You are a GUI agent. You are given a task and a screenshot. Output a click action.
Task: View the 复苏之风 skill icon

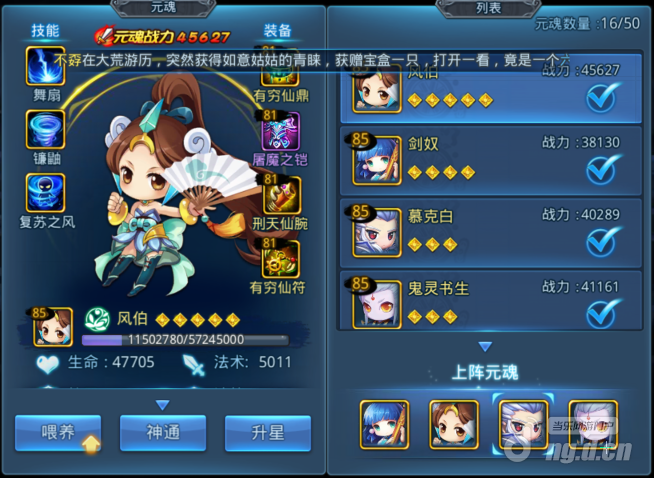(x=46, y=193)
